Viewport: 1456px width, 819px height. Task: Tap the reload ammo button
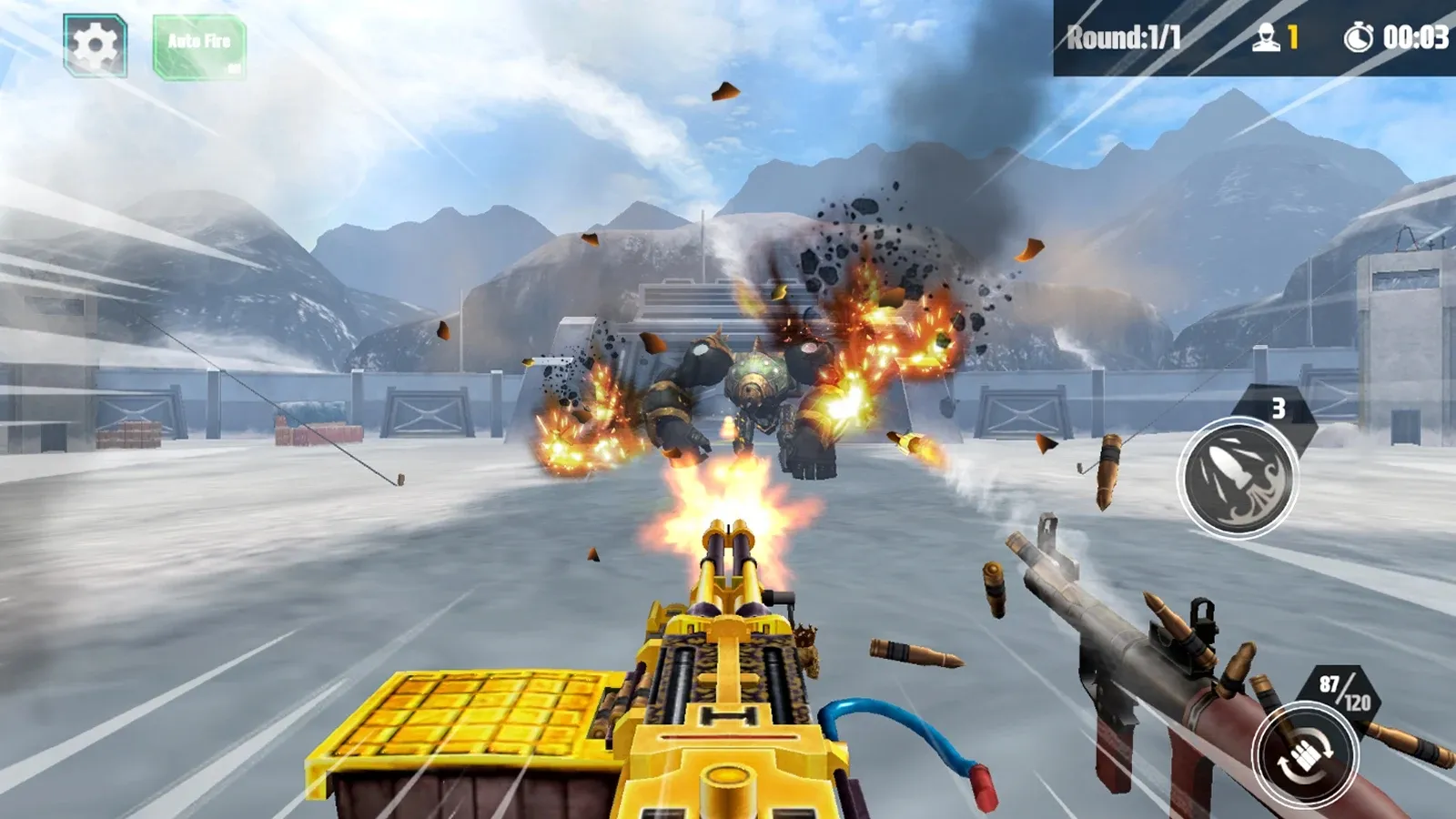1304,755
